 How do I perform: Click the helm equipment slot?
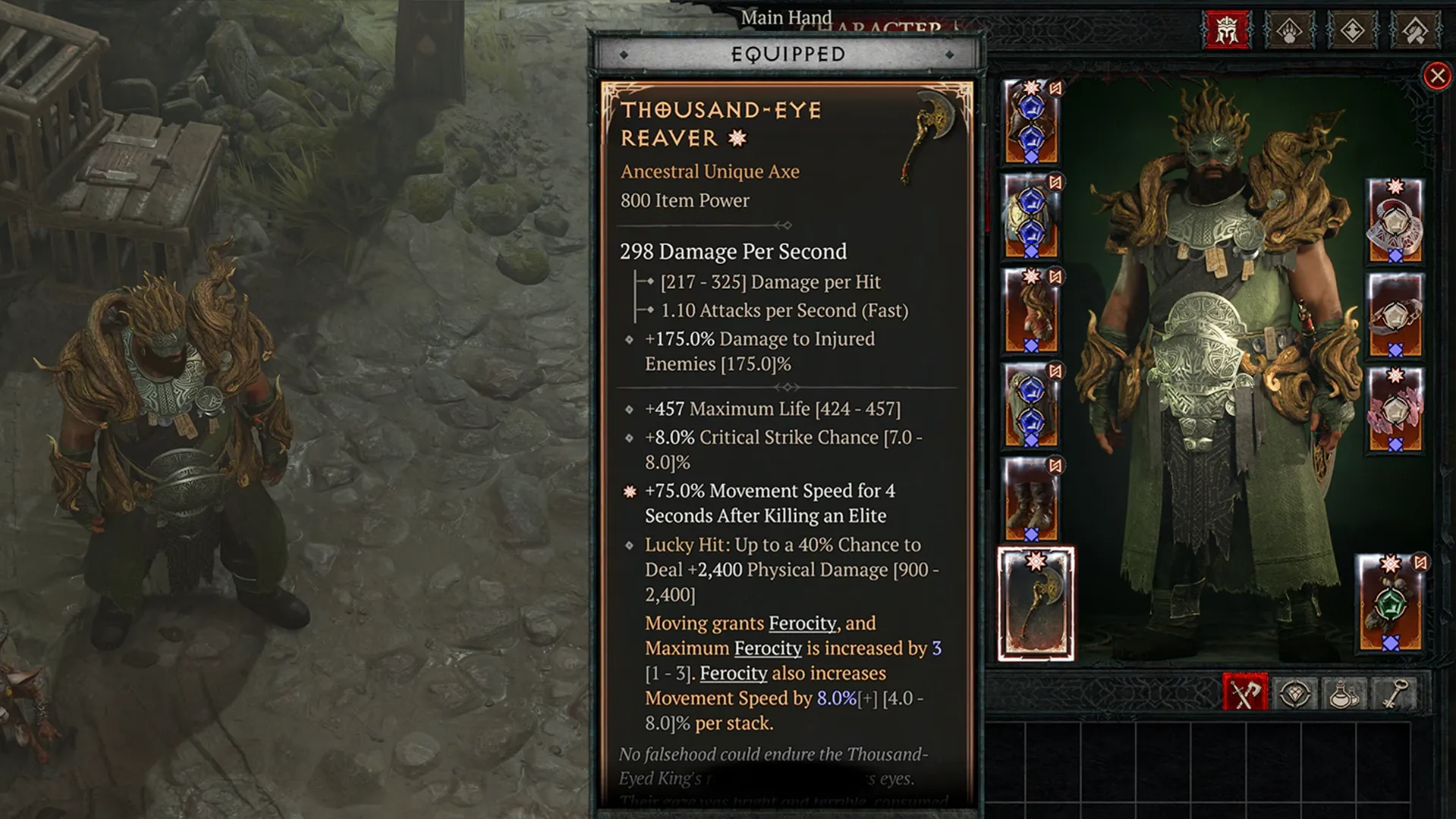coord(1030,121)
